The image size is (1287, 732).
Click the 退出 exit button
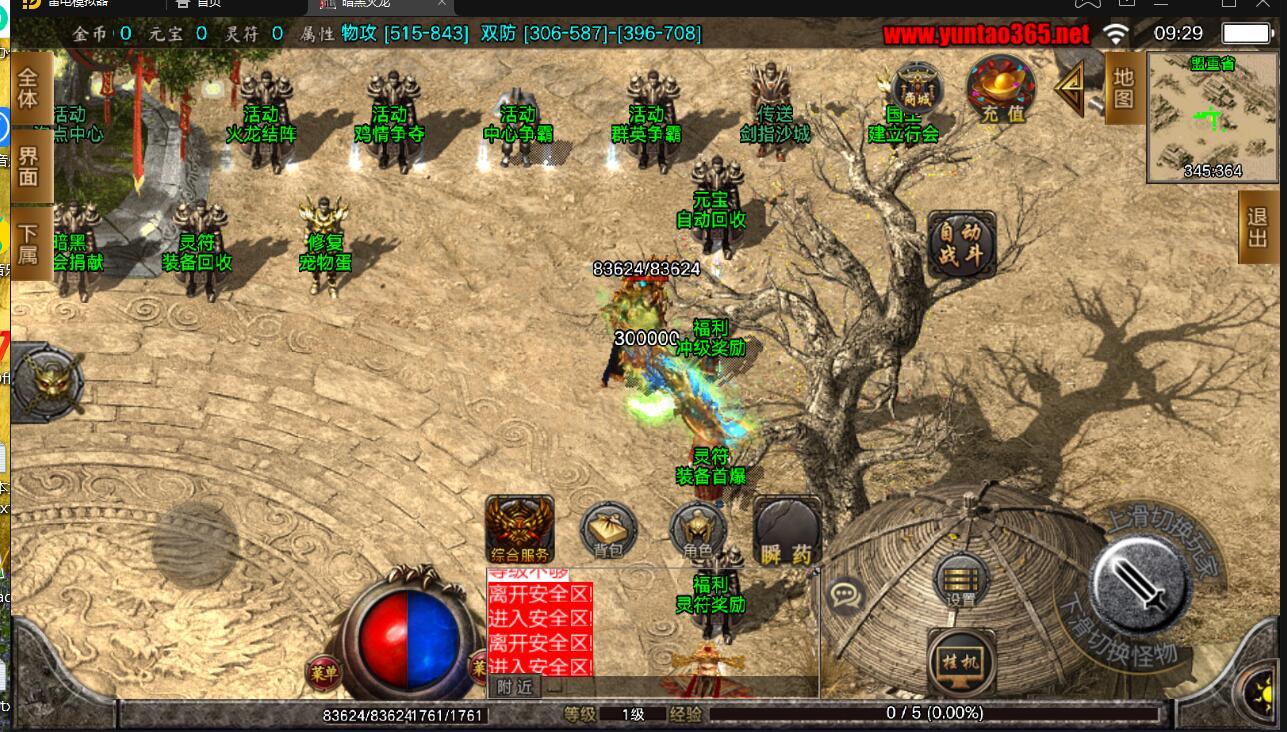click(x=1259, y=227)
